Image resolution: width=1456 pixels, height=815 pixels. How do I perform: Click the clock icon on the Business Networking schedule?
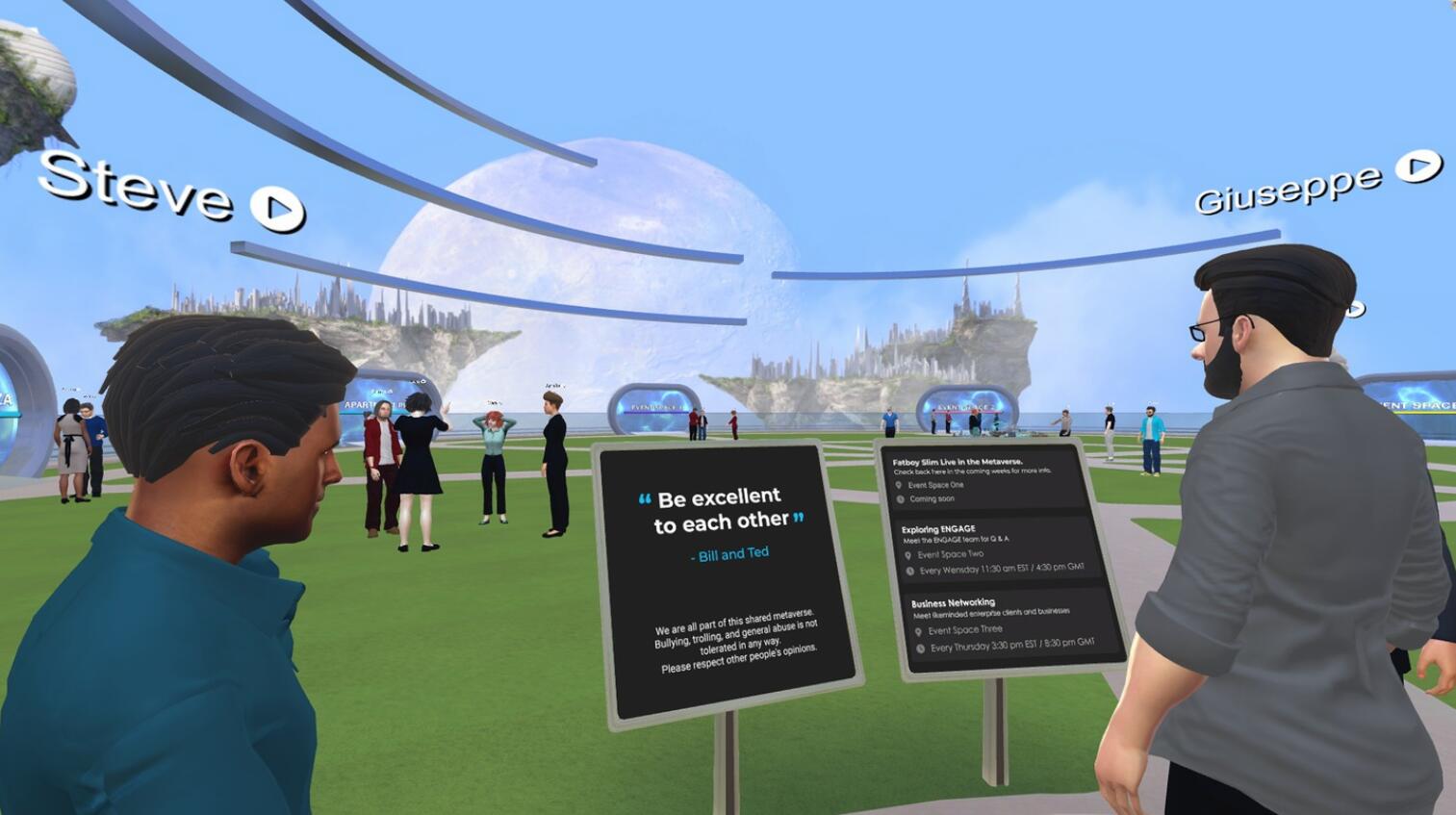[919, 647]
